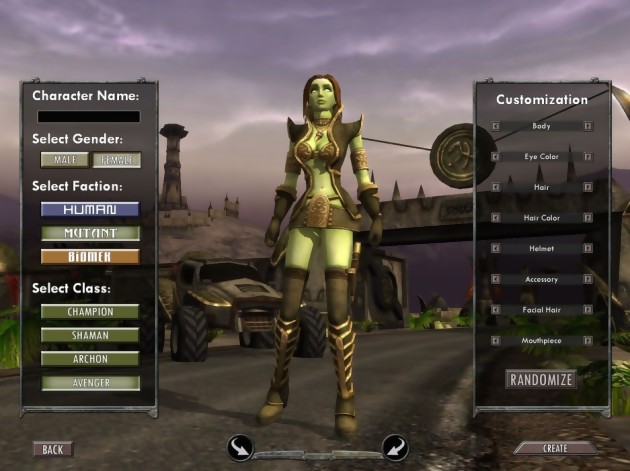Create the character
630x471 pixels.
[554, 449]
